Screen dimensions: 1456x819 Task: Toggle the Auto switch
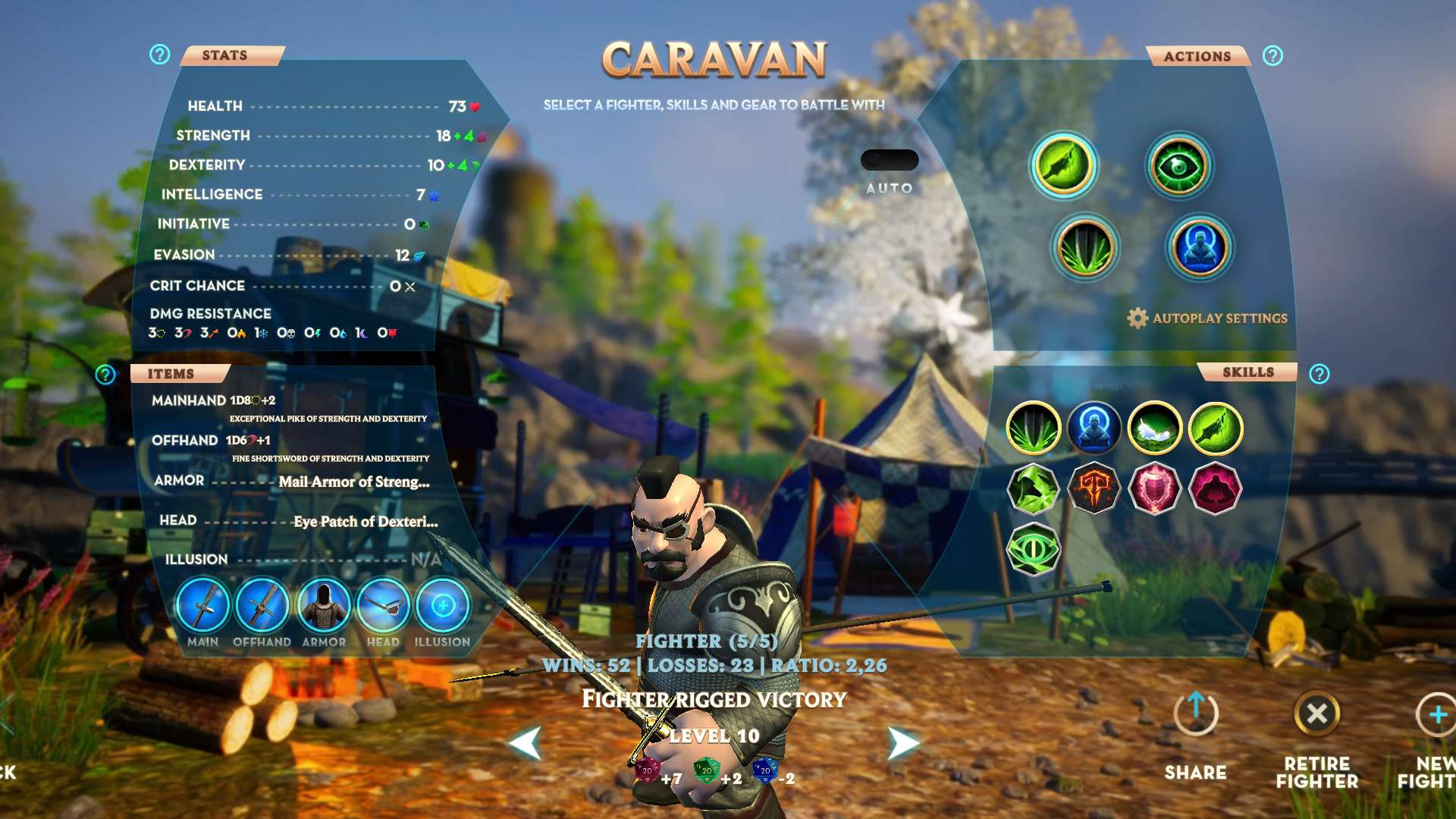click(889, 160)
